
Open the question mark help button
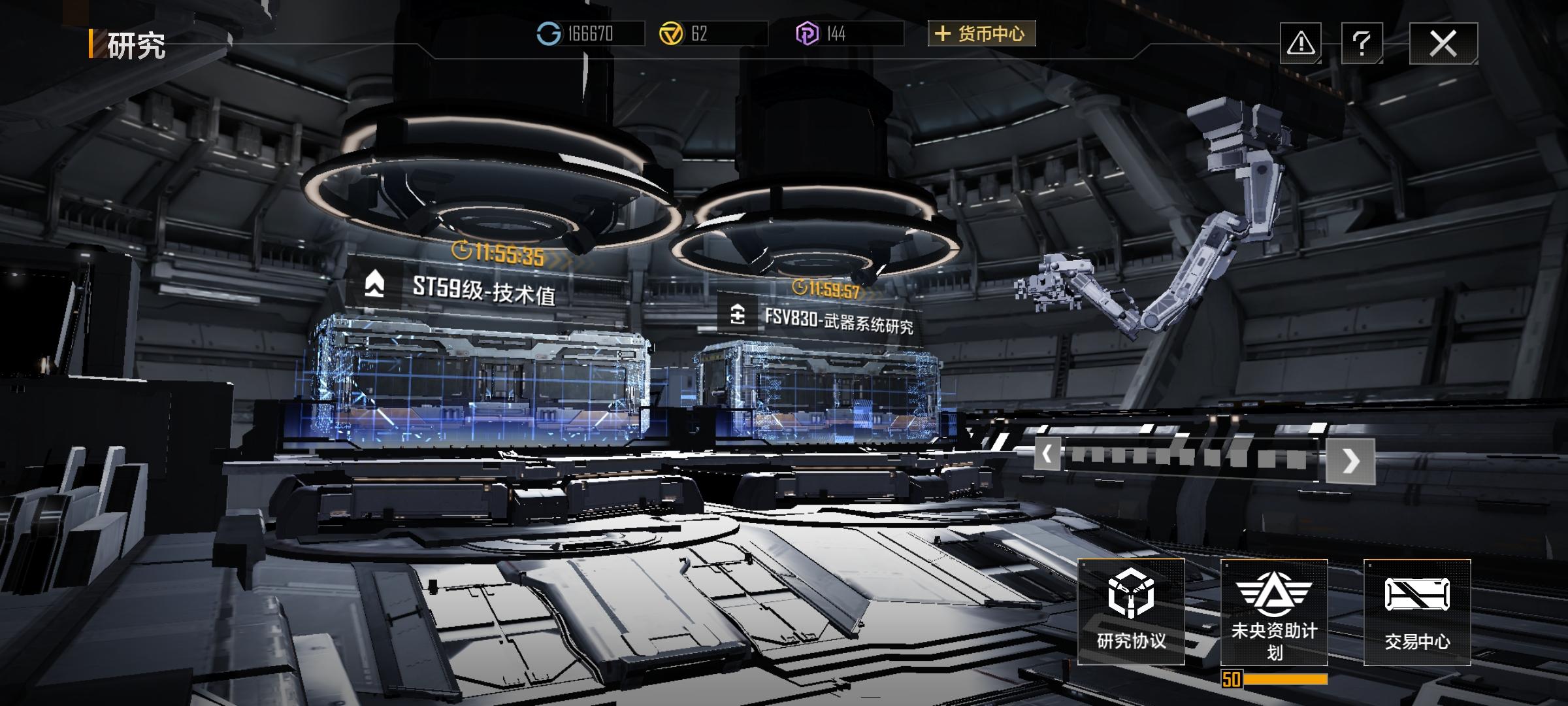[x=1362, y=44]
